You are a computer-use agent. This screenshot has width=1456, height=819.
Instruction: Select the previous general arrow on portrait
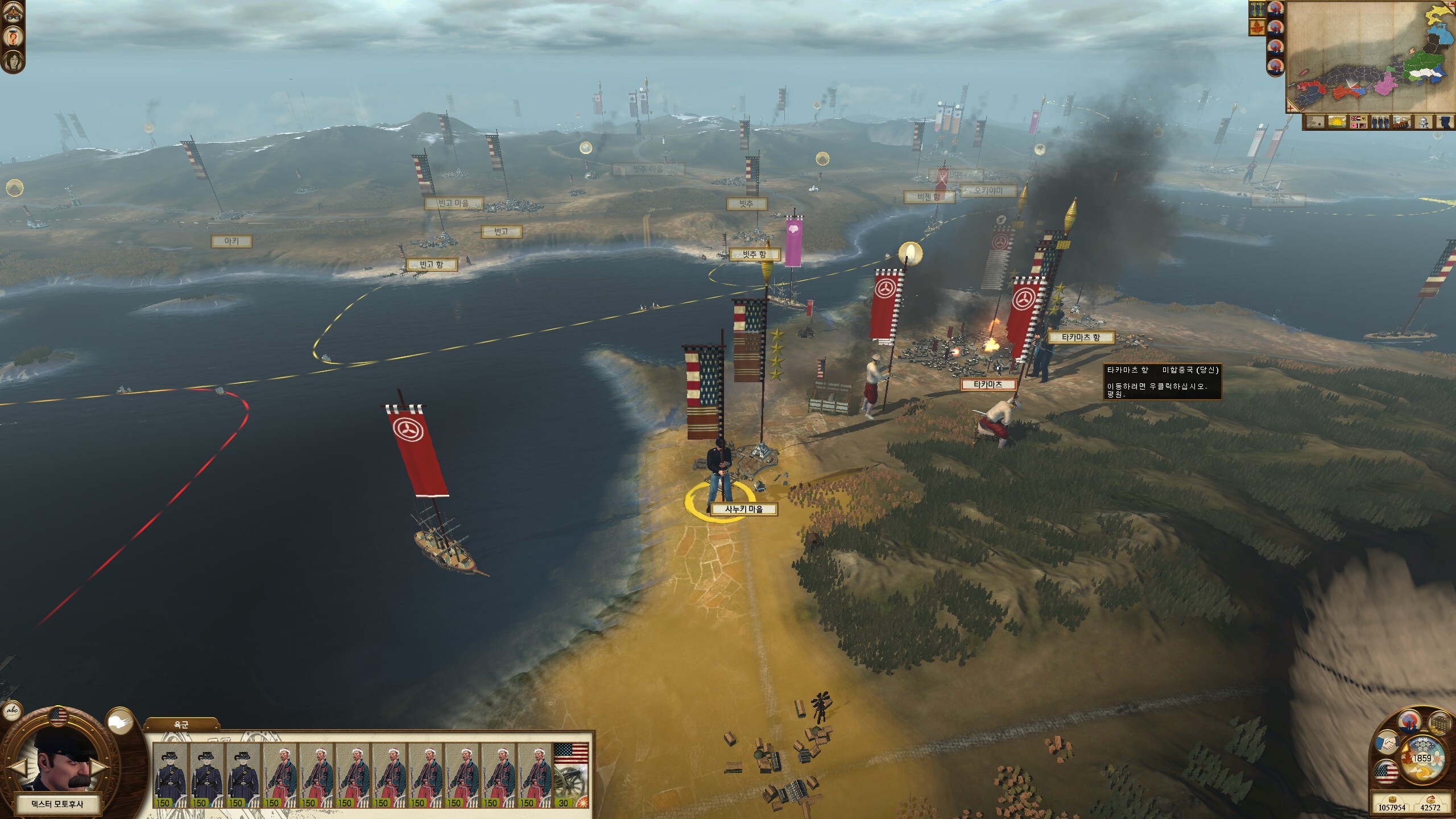[x=17, y=768]
